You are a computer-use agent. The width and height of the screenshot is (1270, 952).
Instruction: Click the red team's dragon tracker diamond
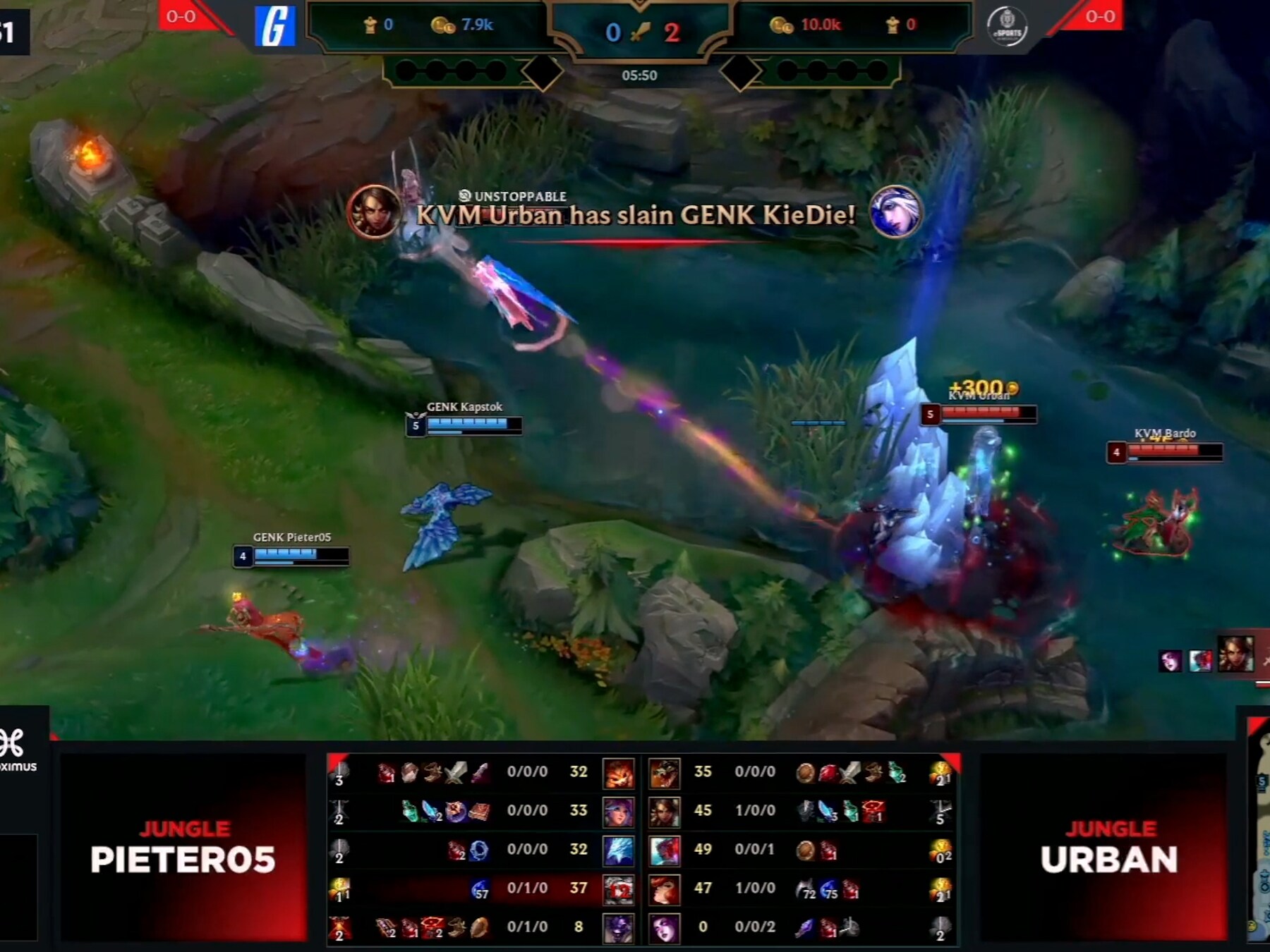pos(740,71)
